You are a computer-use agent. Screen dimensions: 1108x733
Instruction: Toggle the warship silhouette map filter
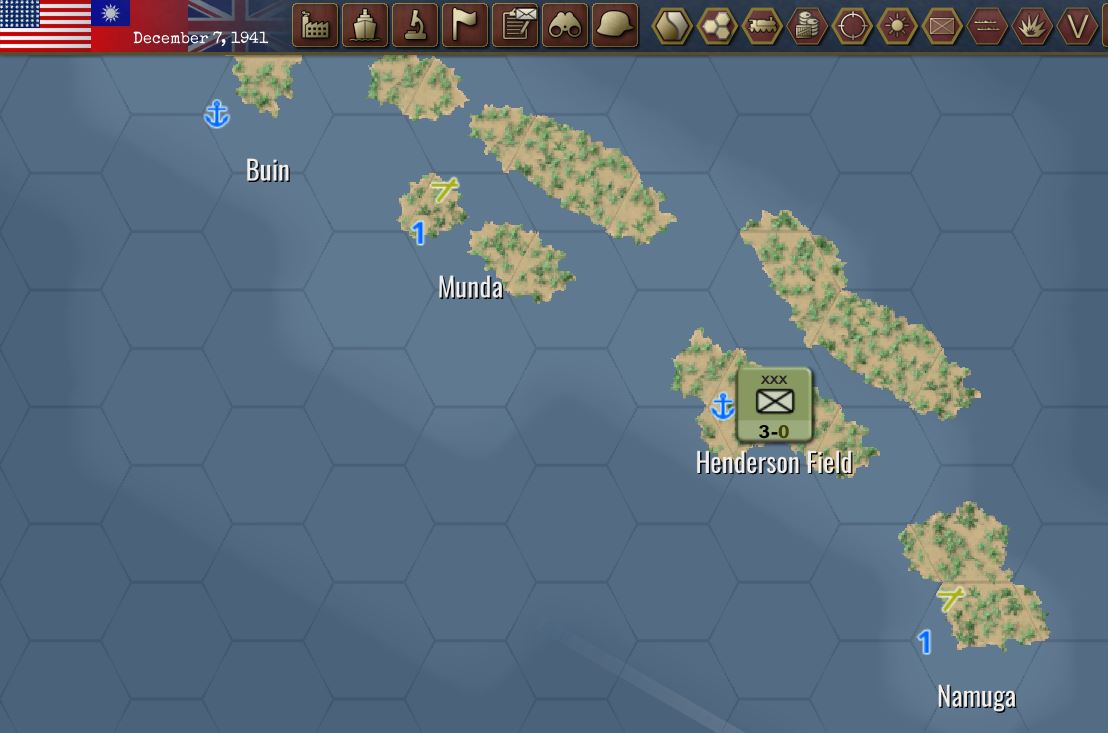pyautogui.click(x=987, y=26)
